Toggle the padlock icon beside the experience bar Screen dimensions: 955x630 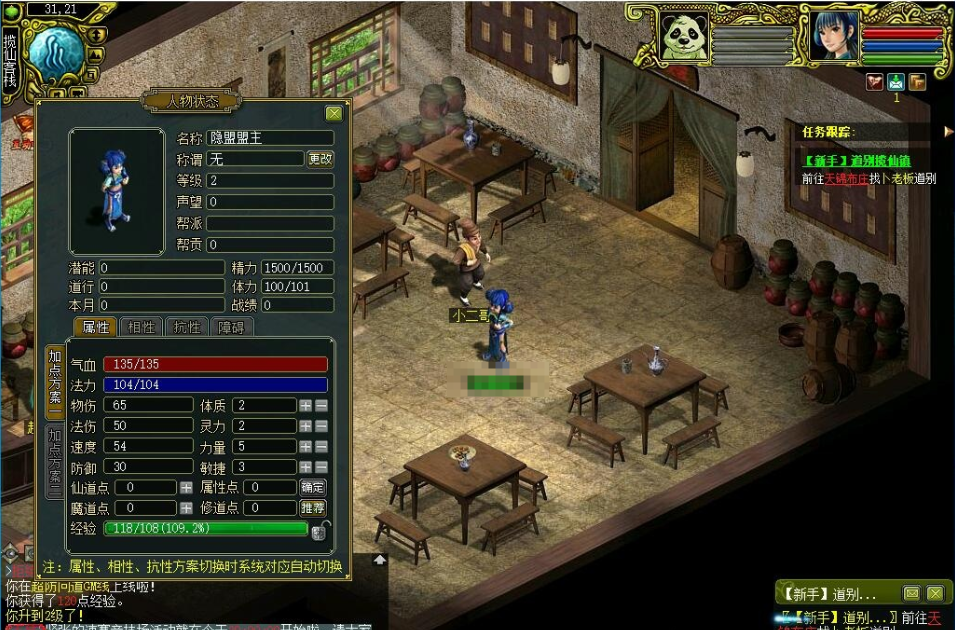pyautogui.click(x=321, y=530)
